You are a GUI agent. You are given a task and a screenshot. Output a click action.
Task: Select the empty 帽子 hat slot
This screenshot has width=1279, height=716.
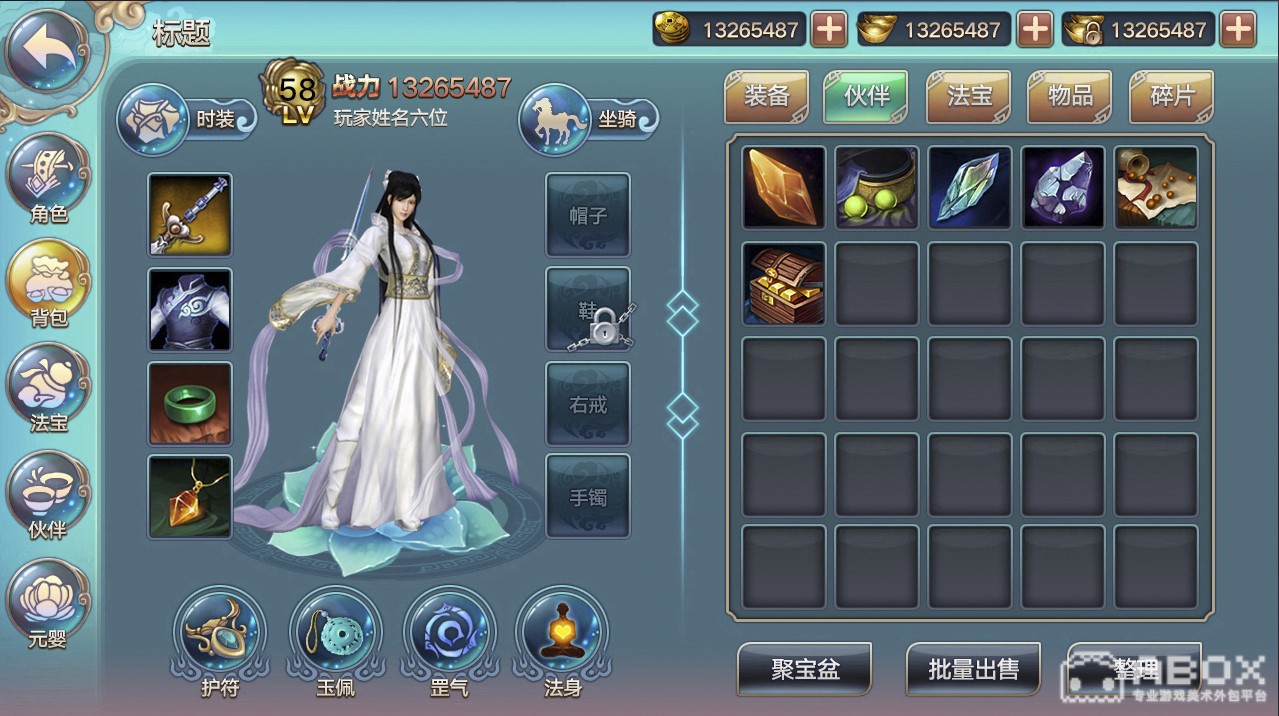pos(588,215)
